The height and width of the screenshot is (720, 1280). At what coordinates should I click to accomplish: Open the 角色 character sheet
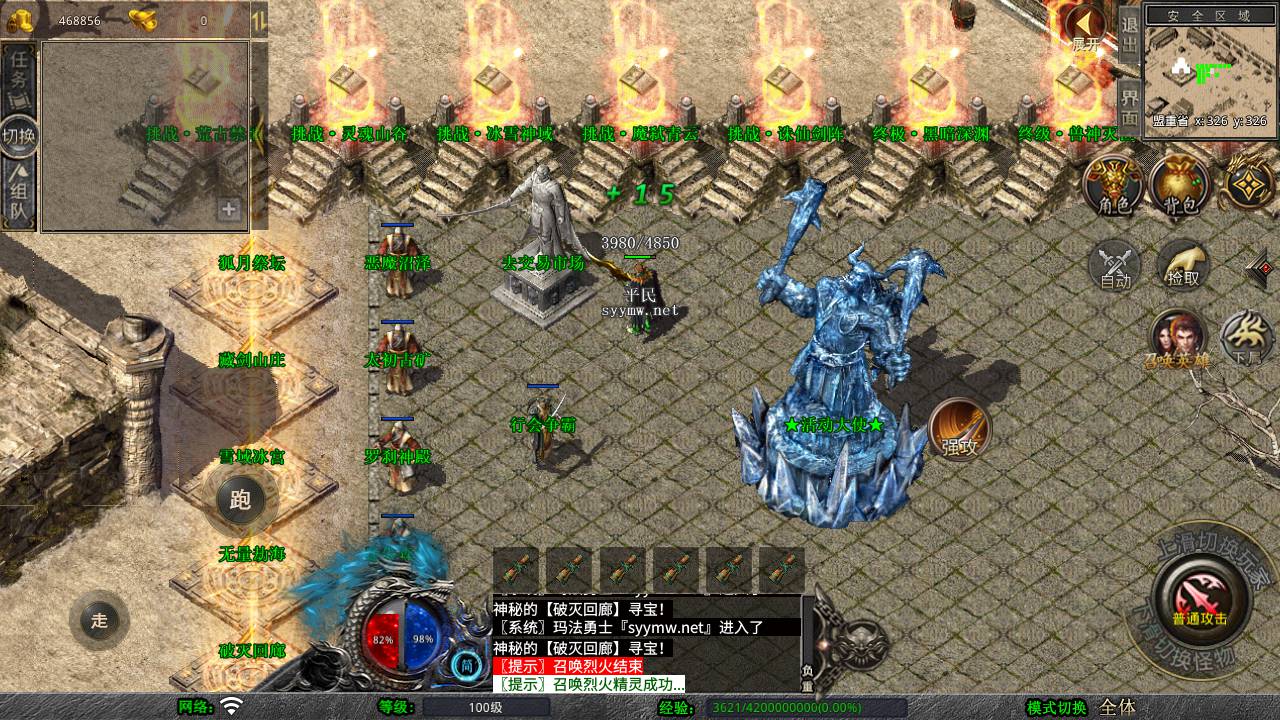pyautogui.click(x=1114, y=187)
